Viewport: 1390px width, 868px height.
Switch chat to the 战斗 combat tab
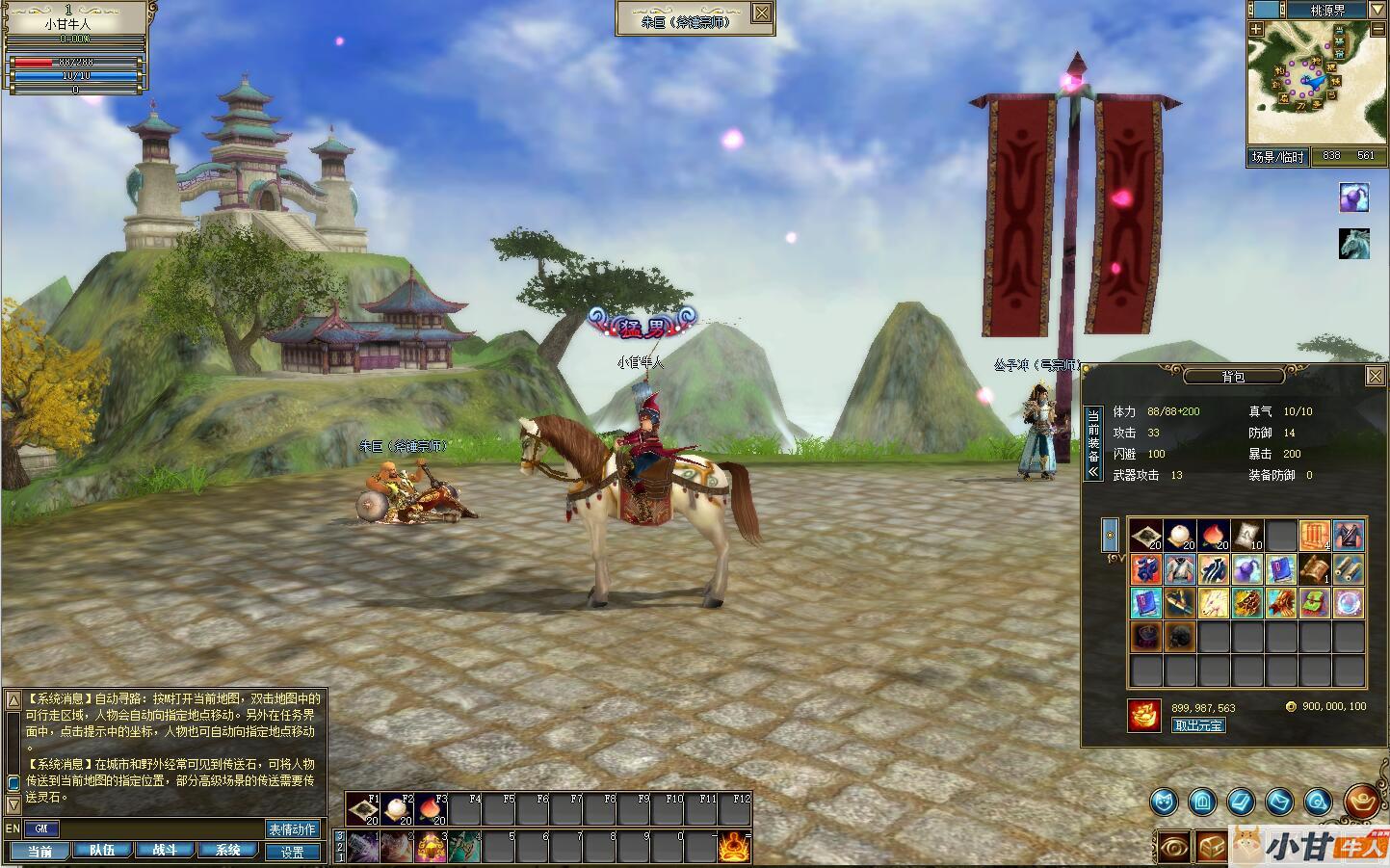pos(165,851)
